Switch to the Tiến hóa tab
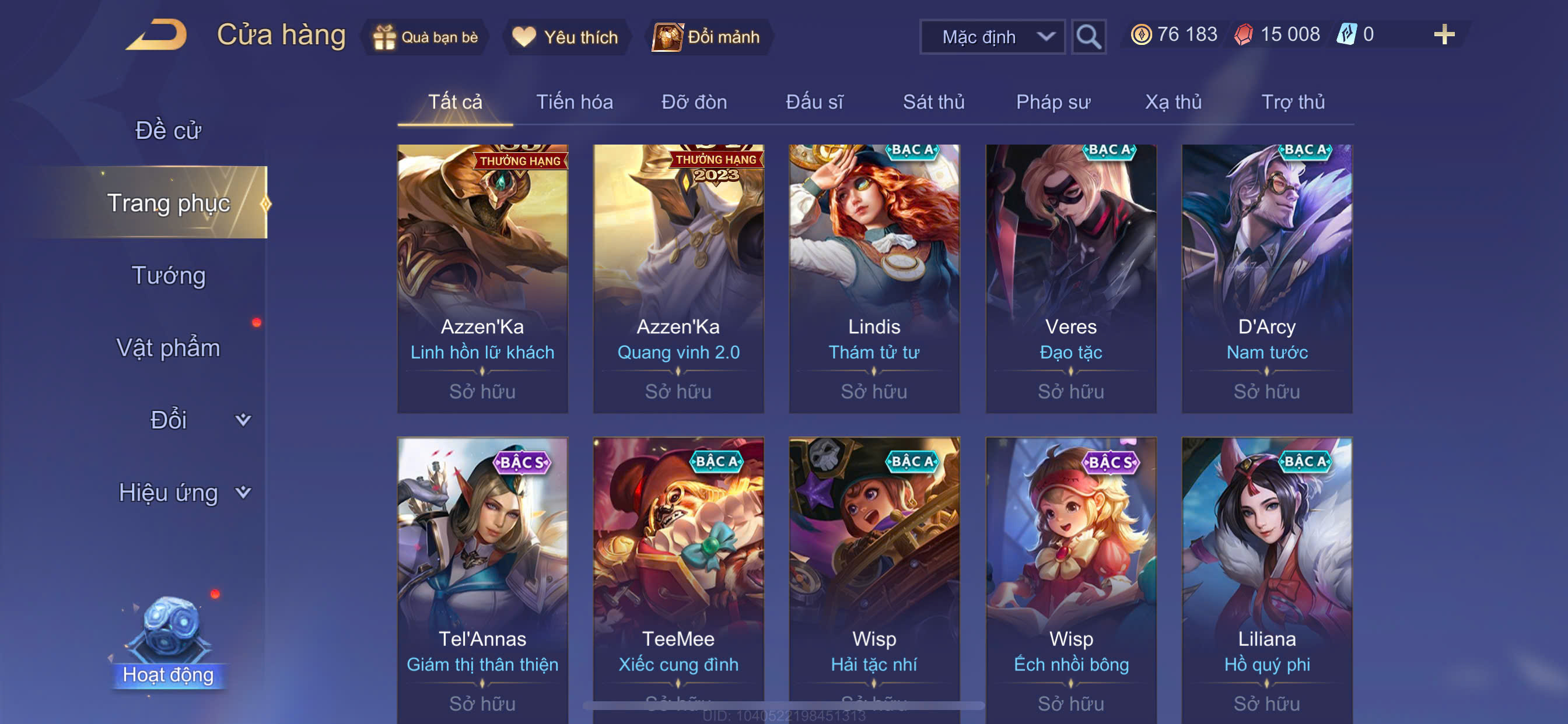This screenshot has height=724, width=1568. point(574,102)
